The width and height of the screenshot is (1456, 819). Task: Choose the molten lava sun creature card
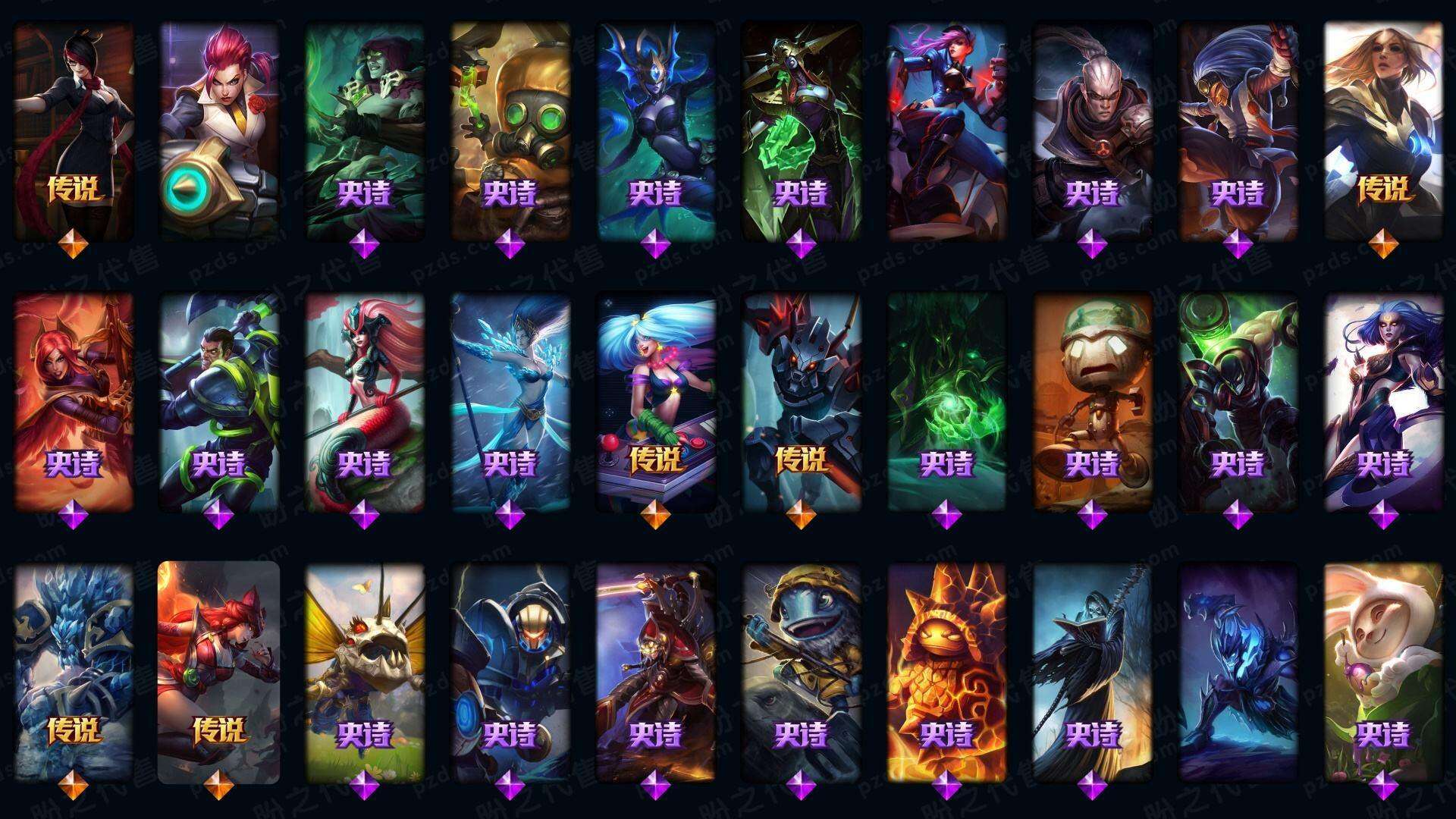pos(947,673)
